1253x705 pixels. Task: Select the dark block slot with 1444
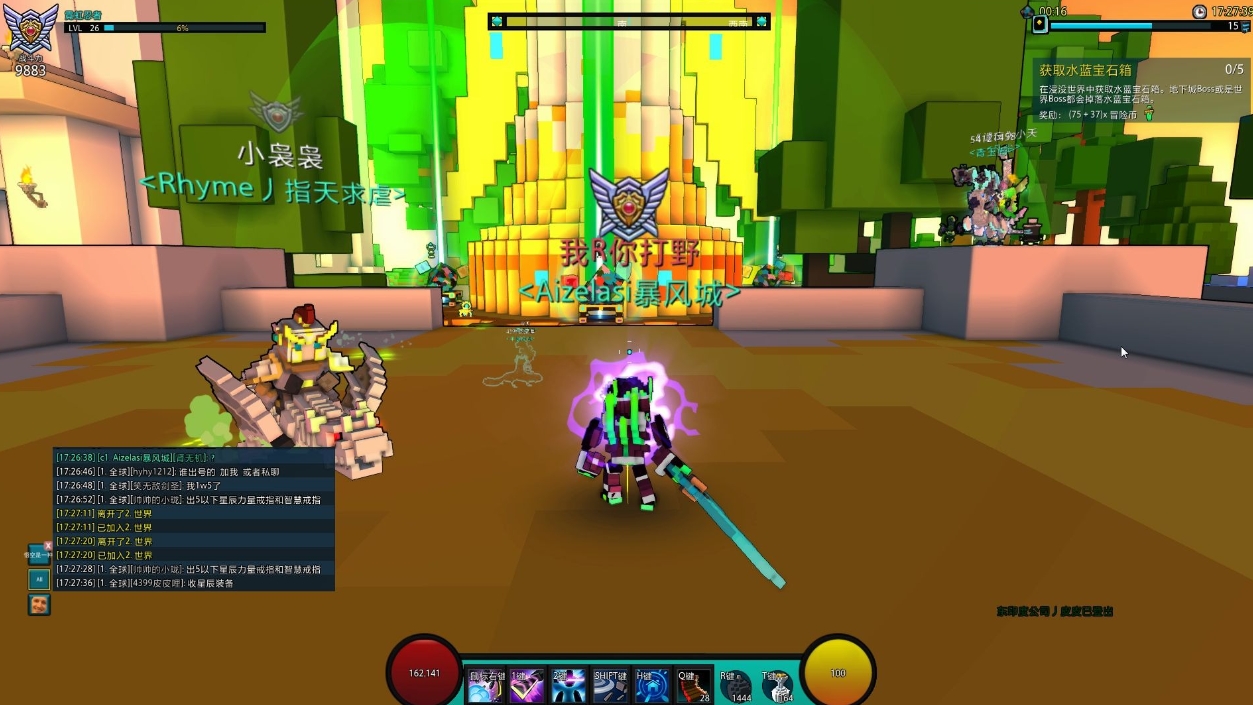pos(736,687)
